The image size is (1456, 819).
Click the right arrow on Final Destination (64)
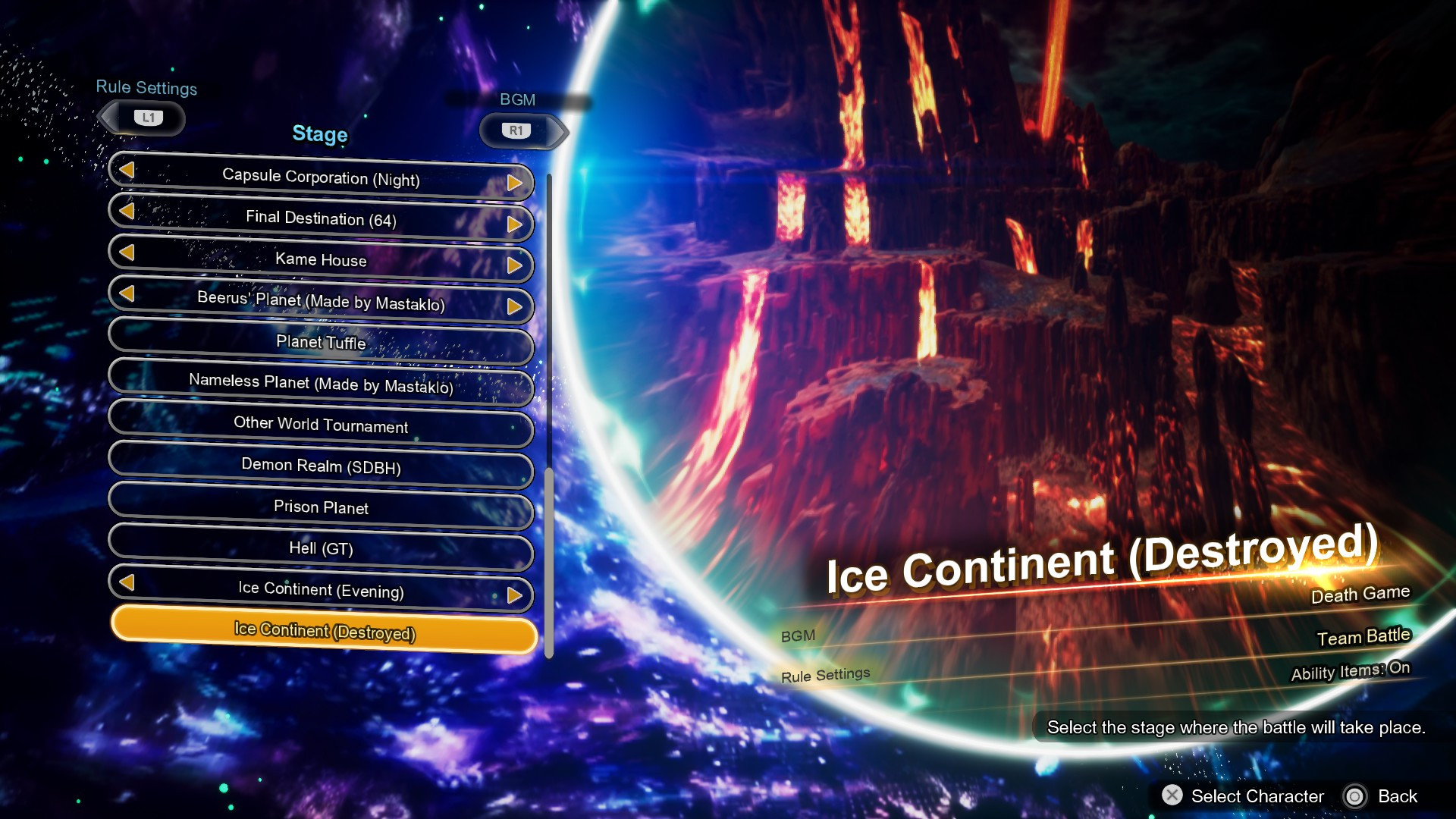coord(516,223)
